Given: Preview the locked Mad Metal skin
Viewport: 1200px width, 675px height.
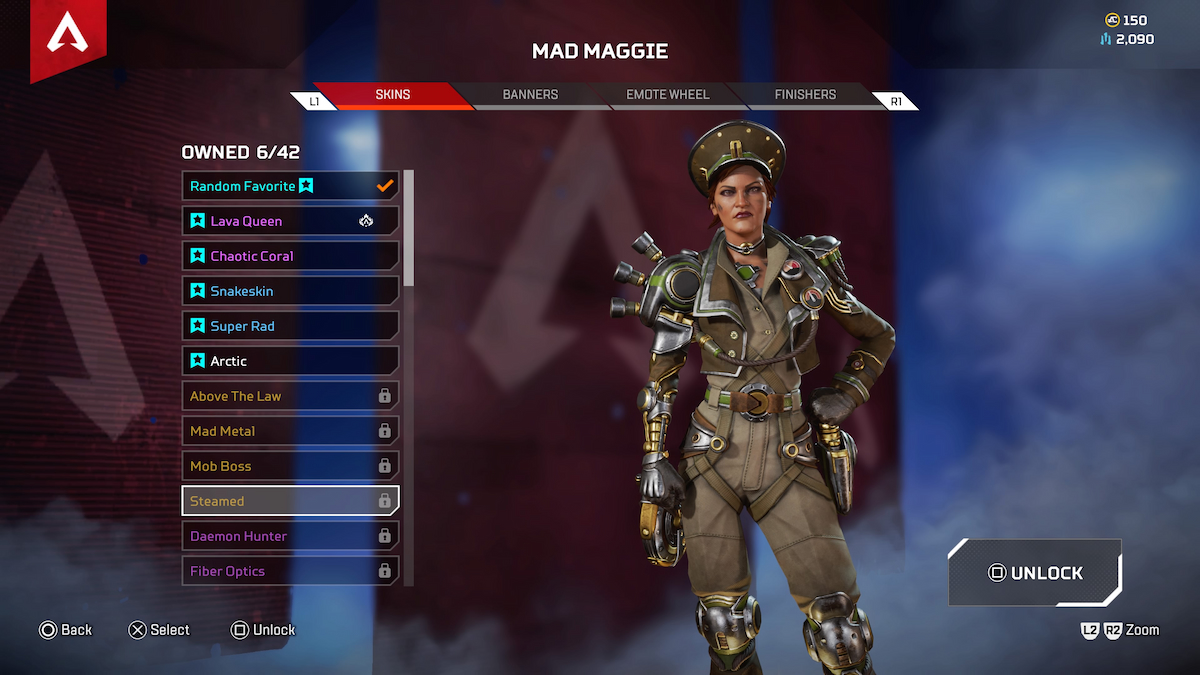Looking at the screenshot, I should 290,431.
